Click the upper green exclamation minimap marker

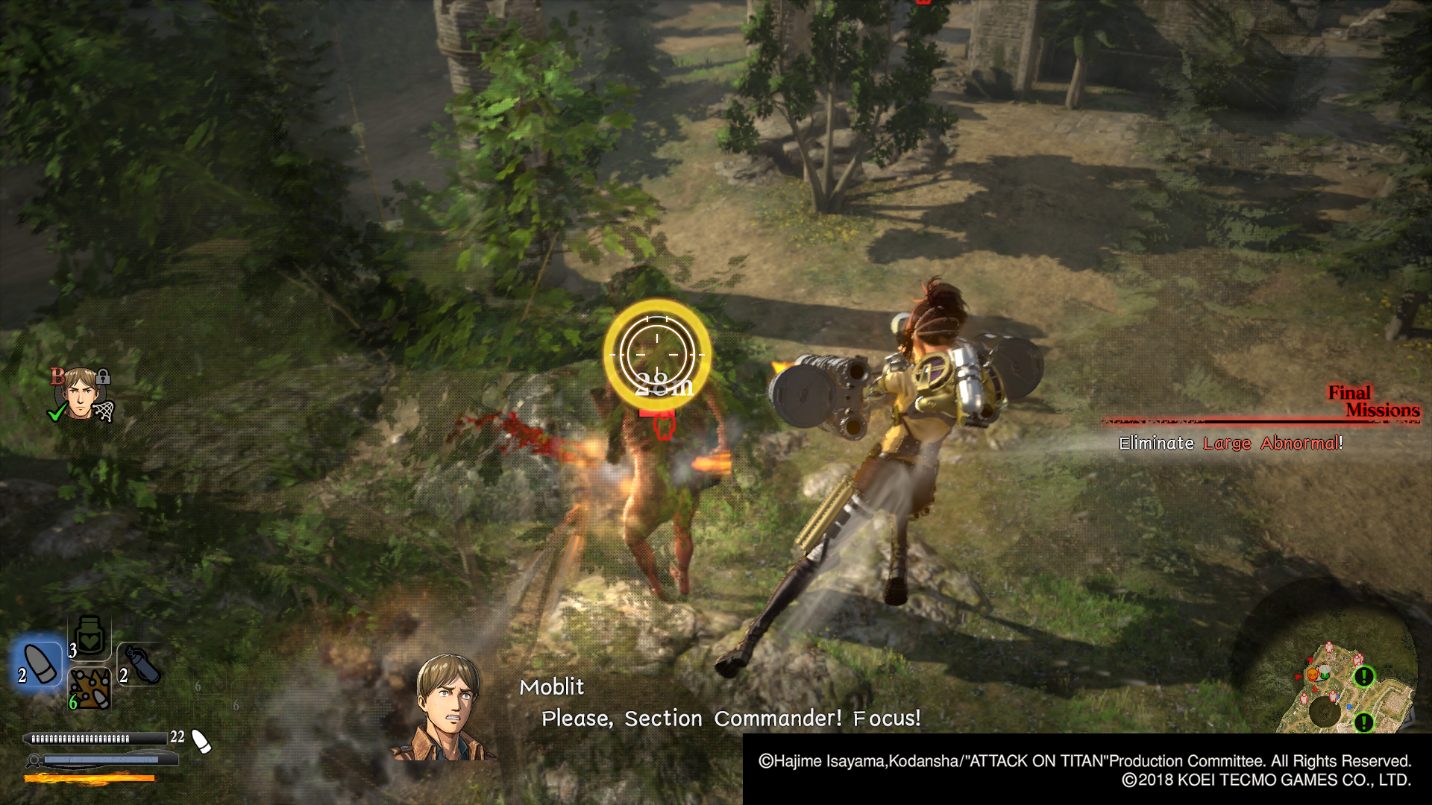(1363, 677)
